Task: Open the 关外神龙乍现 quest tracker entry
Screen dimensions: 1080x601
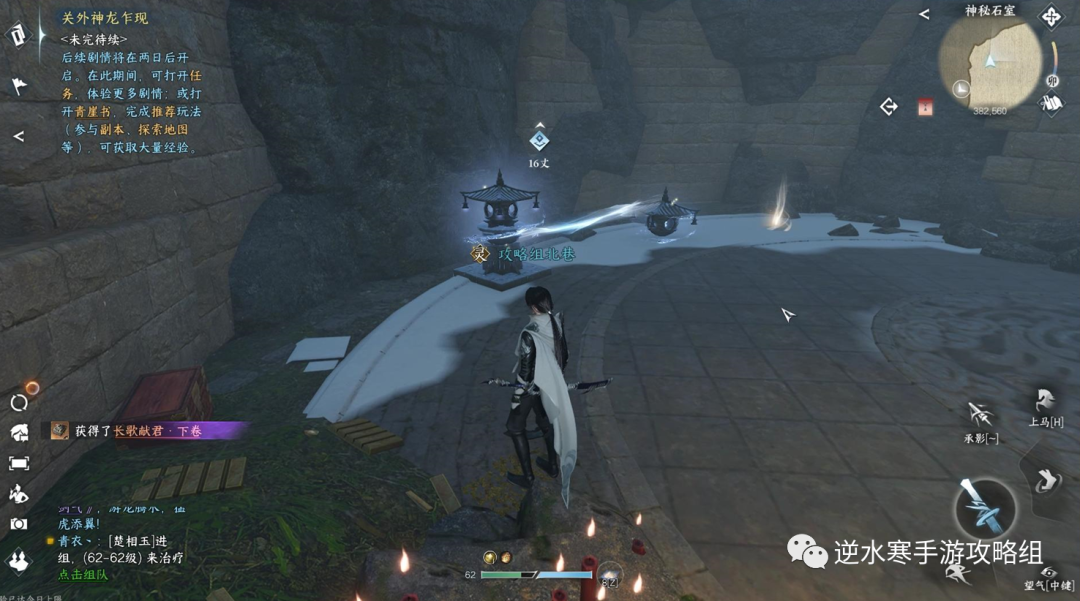Action: coord(104,18)
